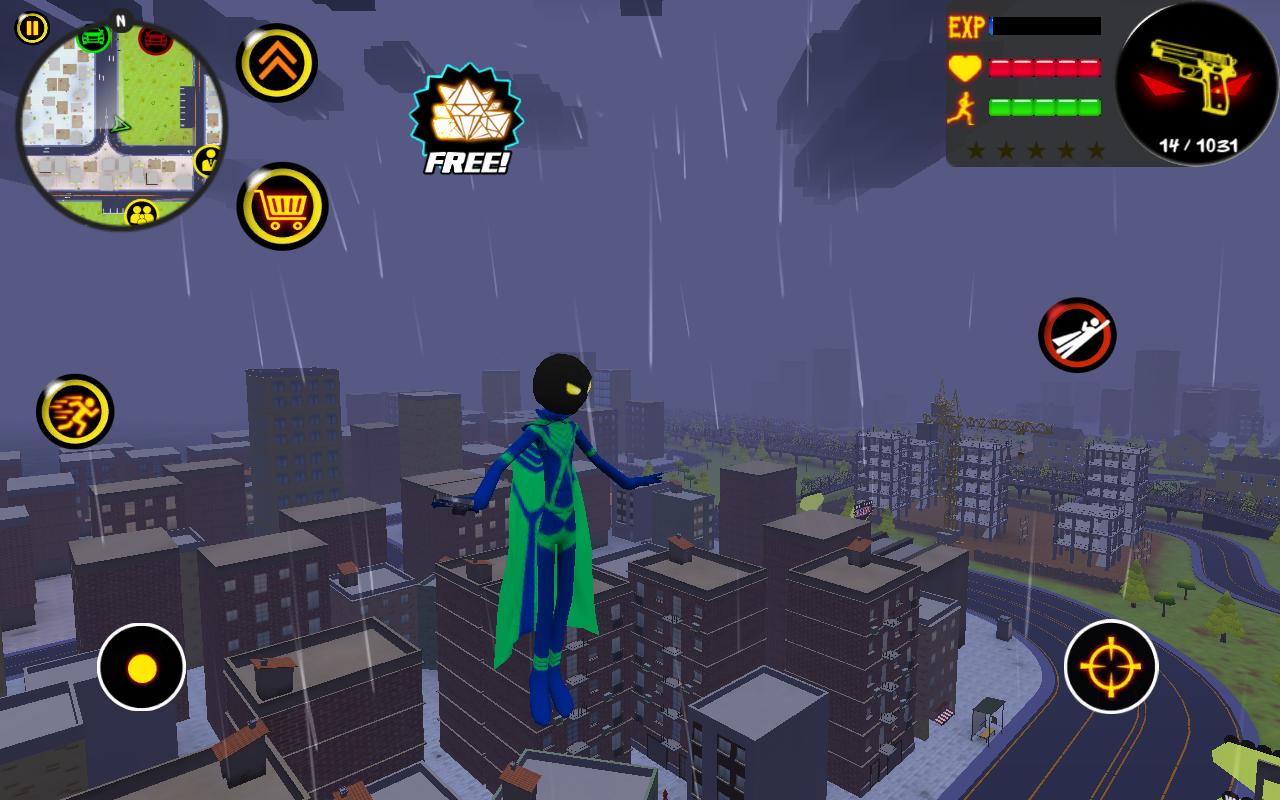
Task: Open the shopping cart store
Action: click(x=281, y=207)
